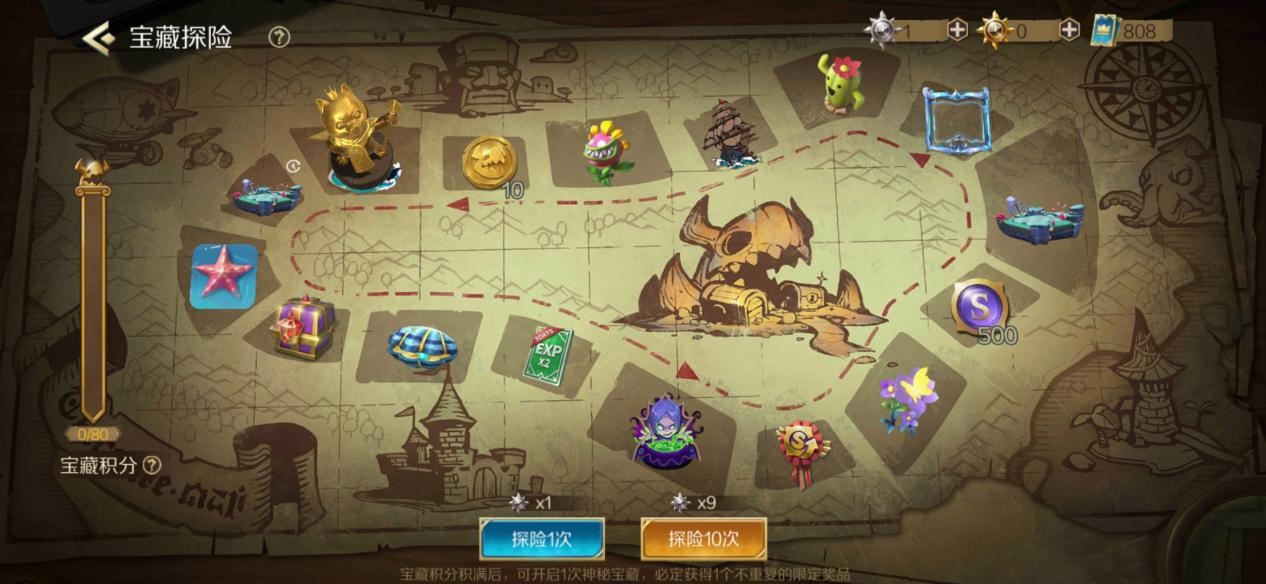Screen dimensions: 1266x584
Task: Start 探险10次 ten explorations
Action: [x=703, y=539]
